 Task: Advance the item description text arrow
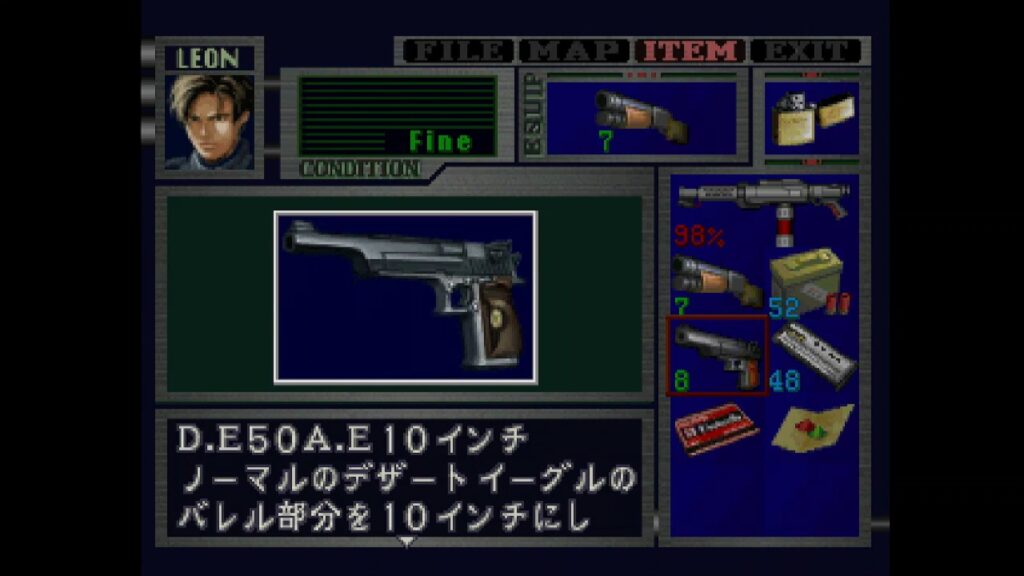pos(406,542)
